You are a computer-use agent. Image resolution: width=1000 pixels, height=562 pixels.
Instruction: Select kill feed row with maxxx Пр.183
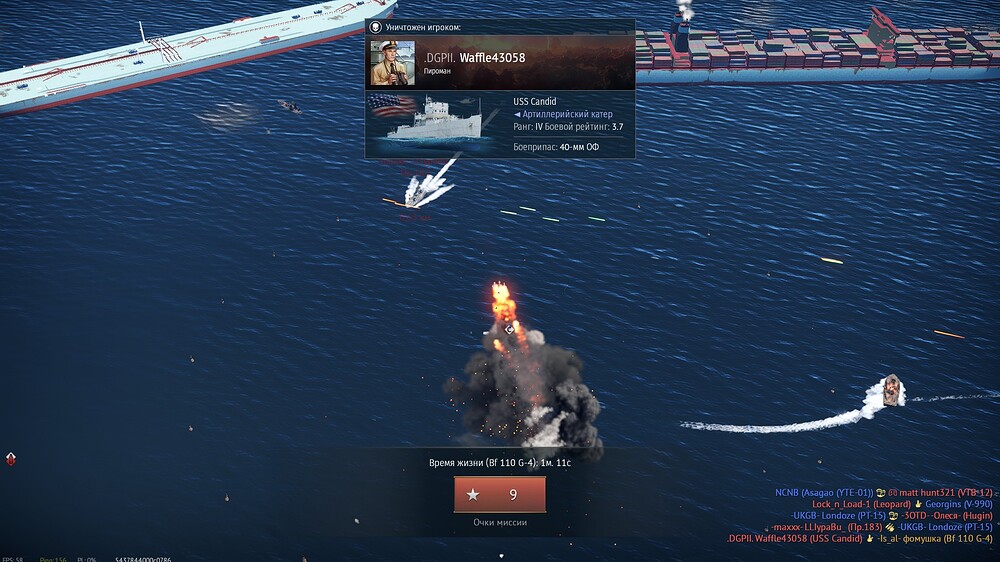pyautogui.click(x=881, y=527)
